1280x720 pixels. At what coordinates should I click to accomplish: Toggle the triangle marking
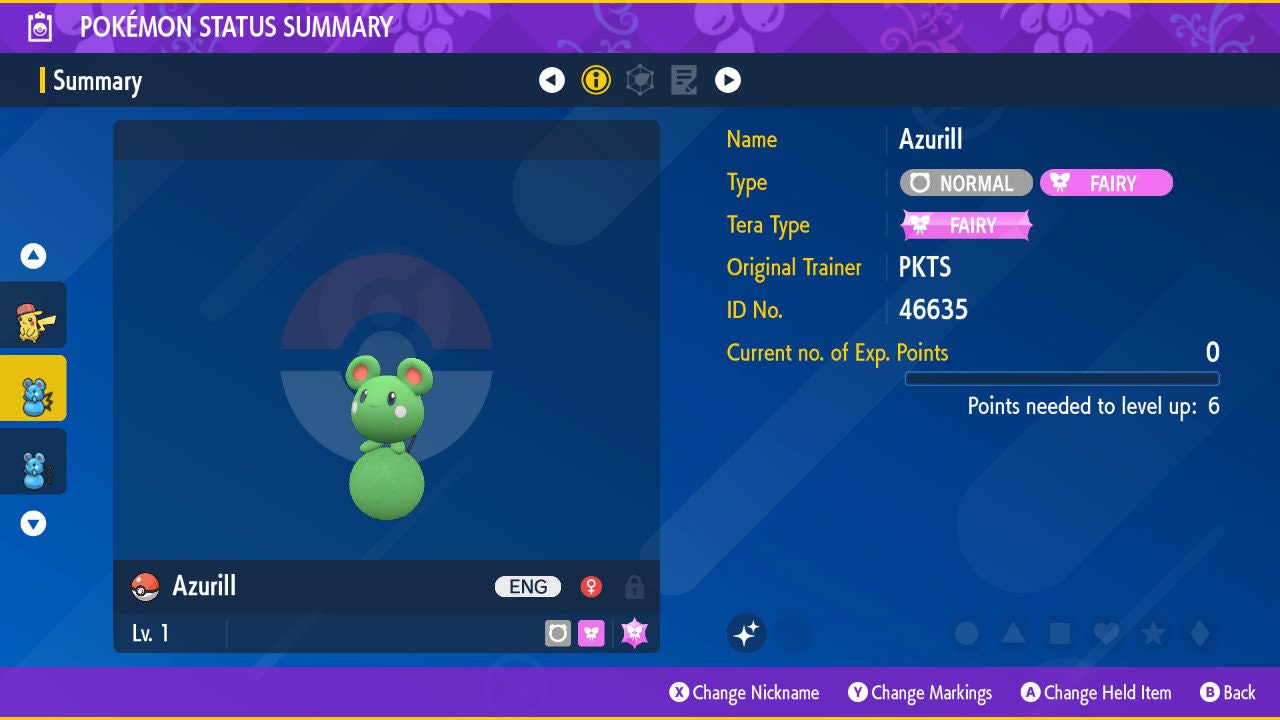click(1013, 633)
